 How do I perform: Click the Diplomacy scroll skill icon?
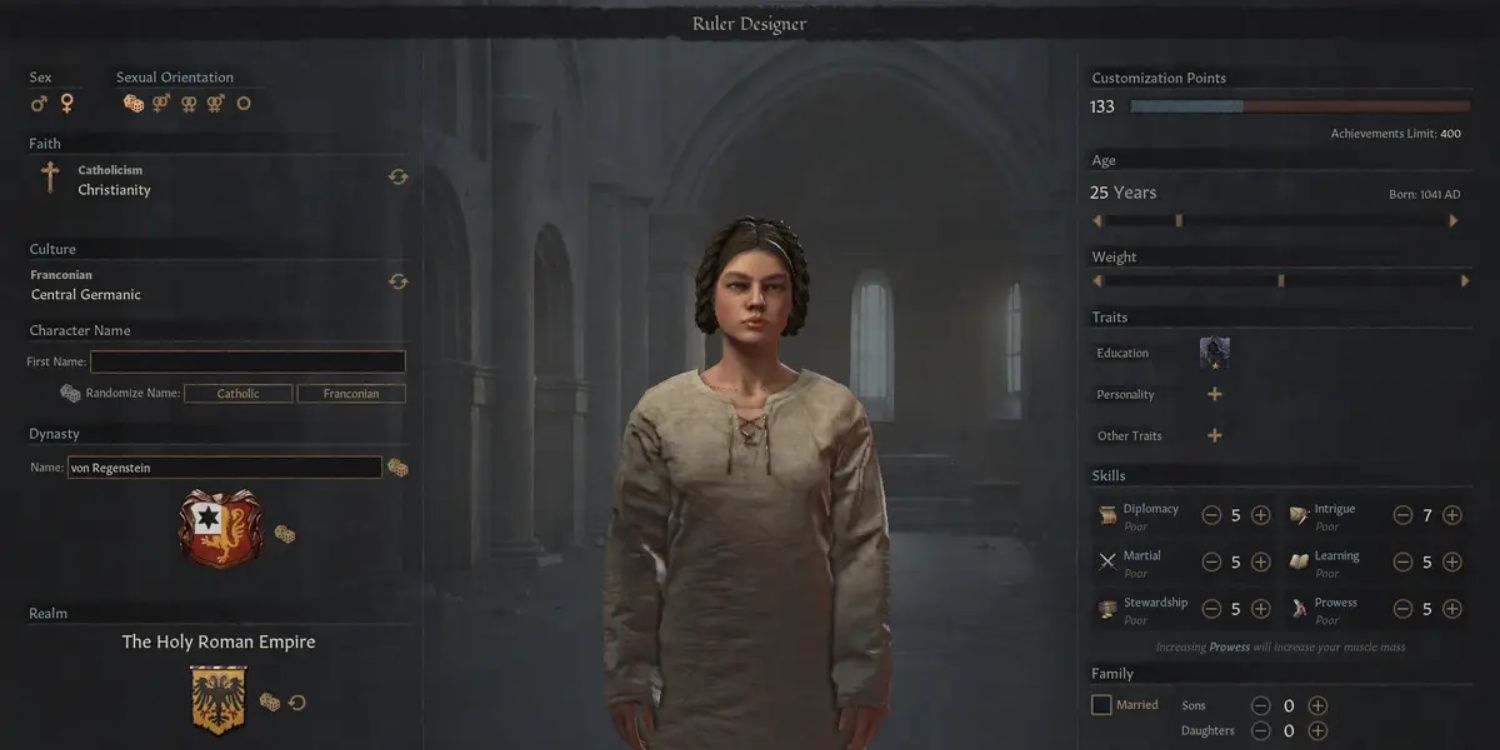tap(1107, 515)
